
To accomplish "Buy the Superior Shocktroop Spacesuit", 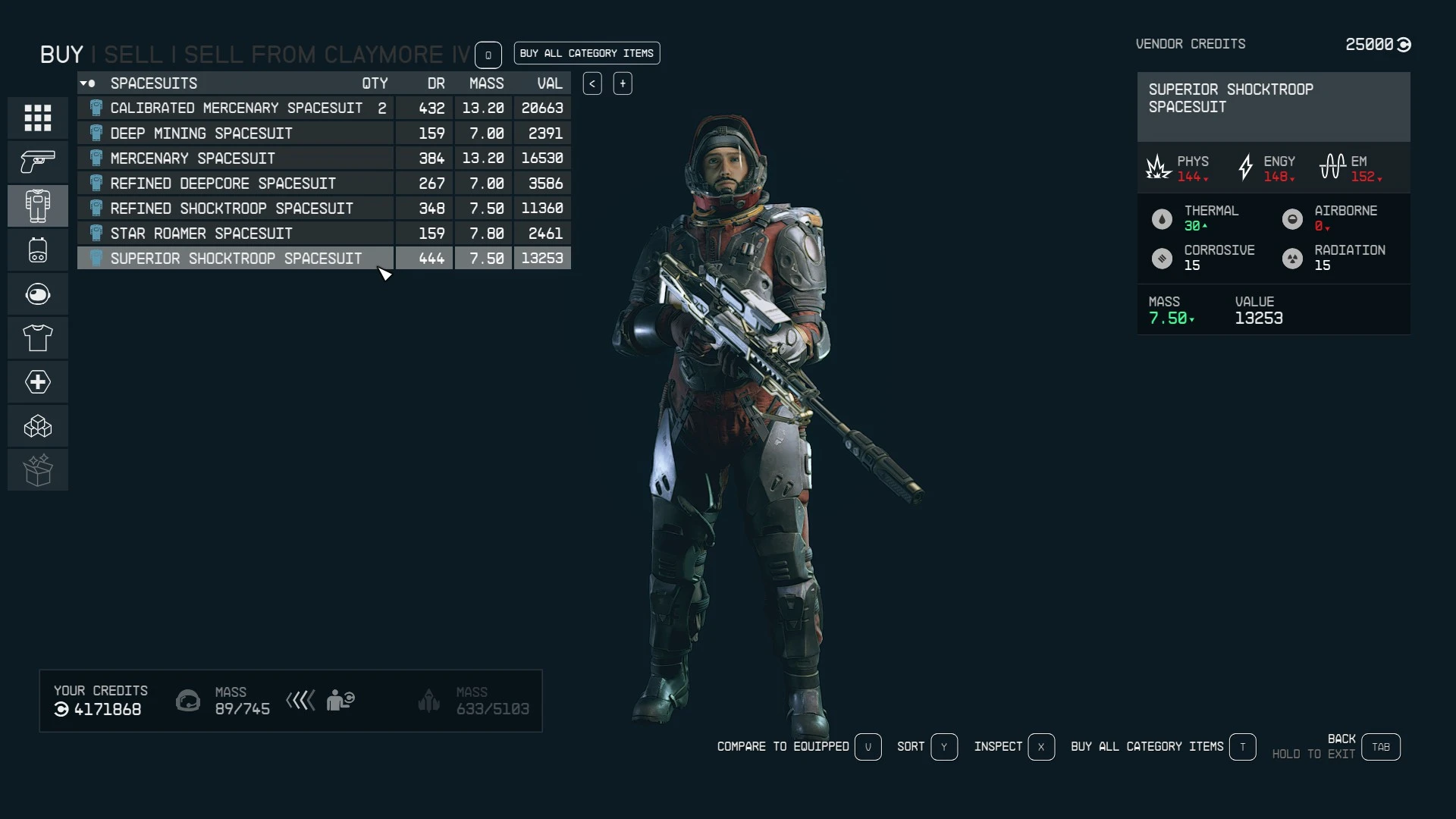I will tap(236, 259).
